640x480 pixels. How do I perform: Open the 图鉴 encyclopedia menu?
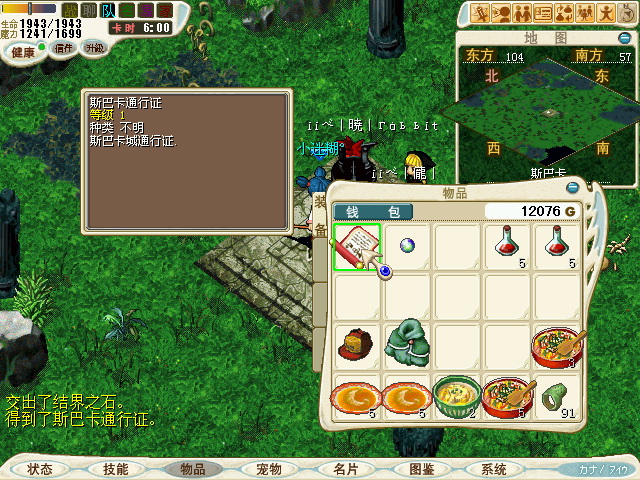[420, 469]
